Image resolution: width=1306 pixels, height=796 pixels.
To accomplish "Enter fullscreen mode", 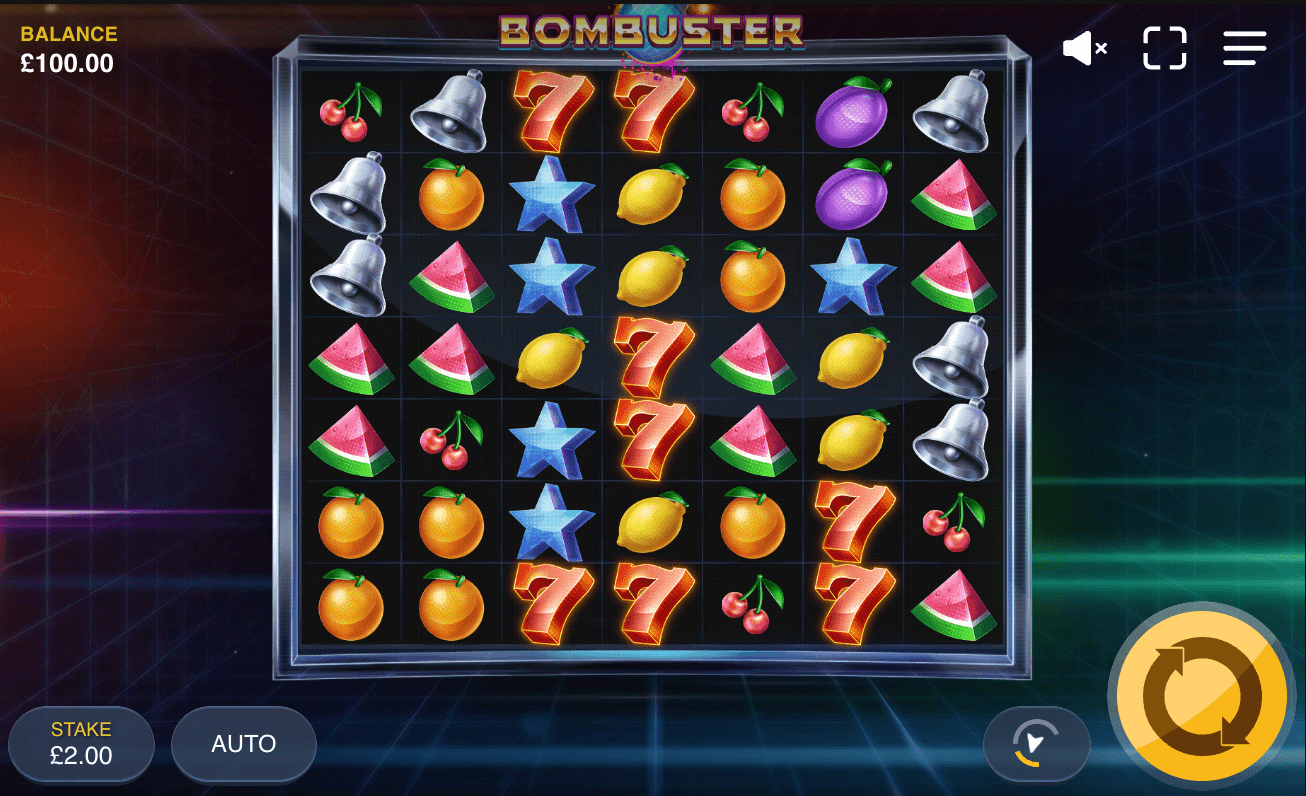I will (x=1163, y=48).
